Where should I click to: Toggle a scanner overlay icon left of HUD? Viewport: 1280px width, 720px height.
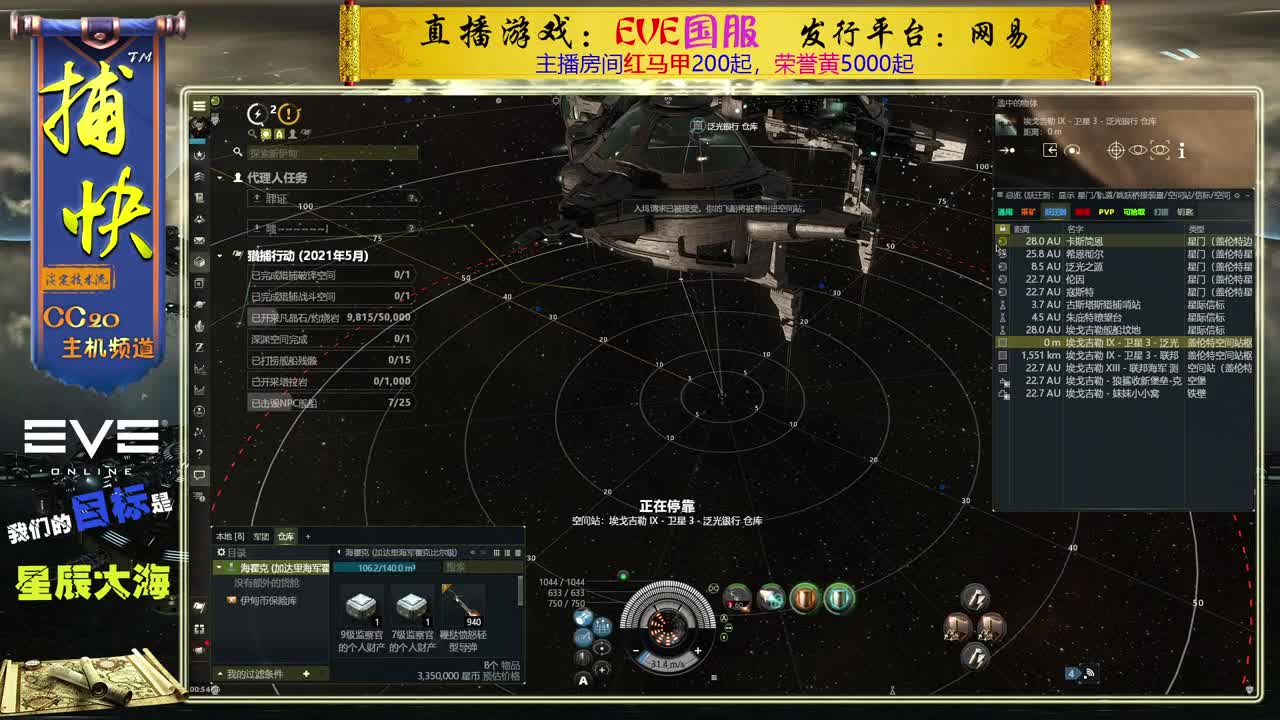(x=582, y=615)
